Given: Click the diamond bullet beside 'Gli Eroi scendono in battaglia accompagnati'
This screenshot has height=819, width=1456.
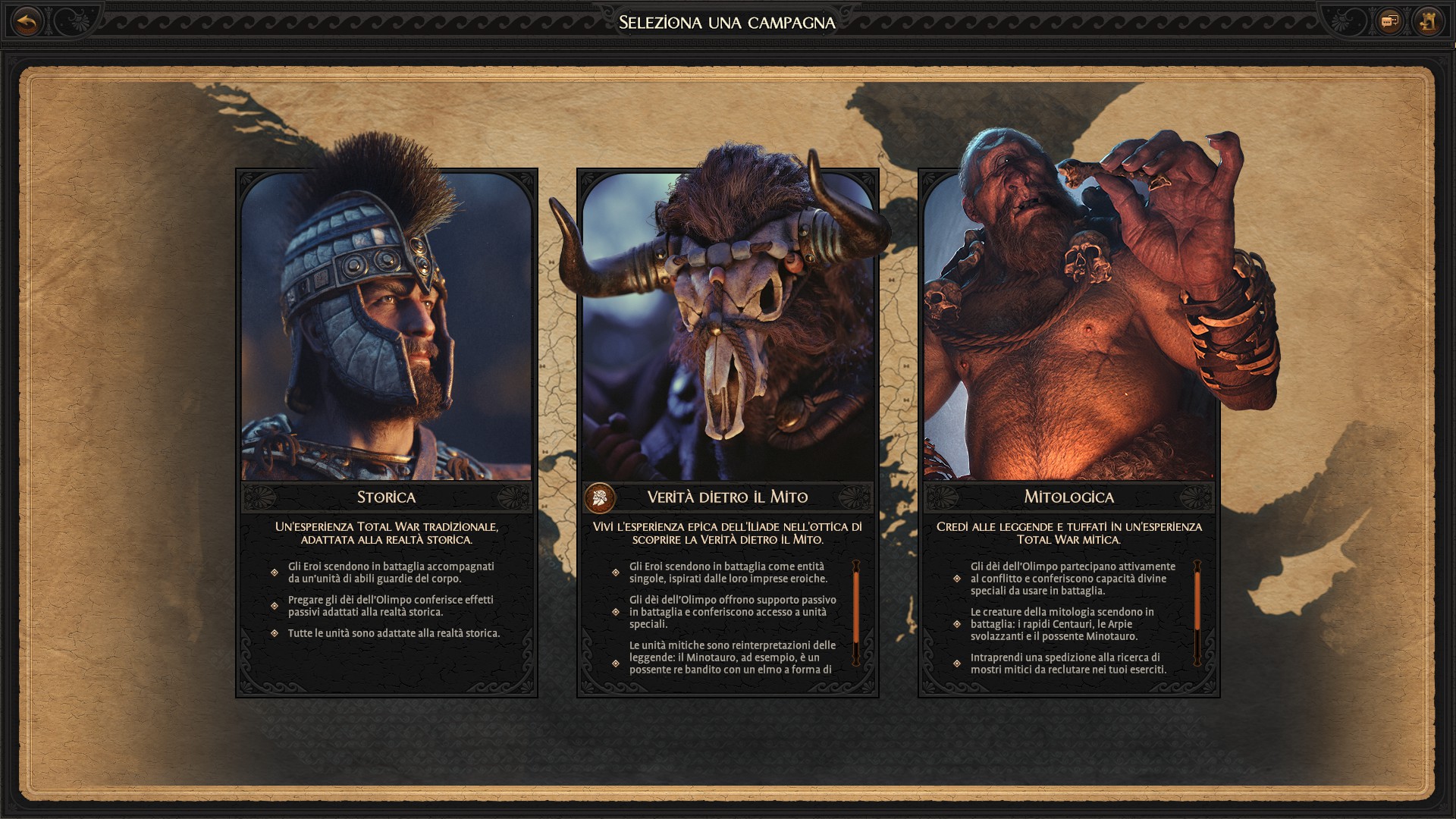Looking at the screenshot, I should click(273, 573).
